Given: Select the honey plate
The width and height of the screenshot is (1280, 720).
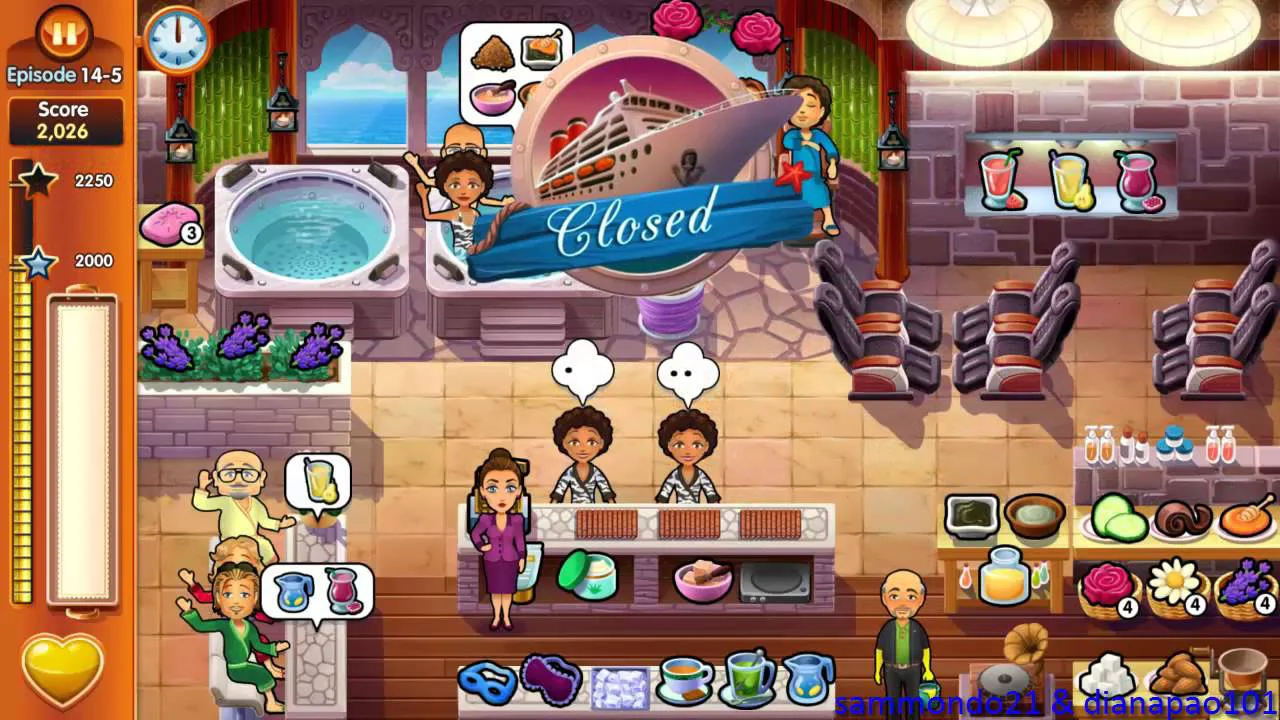Looking at the screenshot, I should [1245, 518].
